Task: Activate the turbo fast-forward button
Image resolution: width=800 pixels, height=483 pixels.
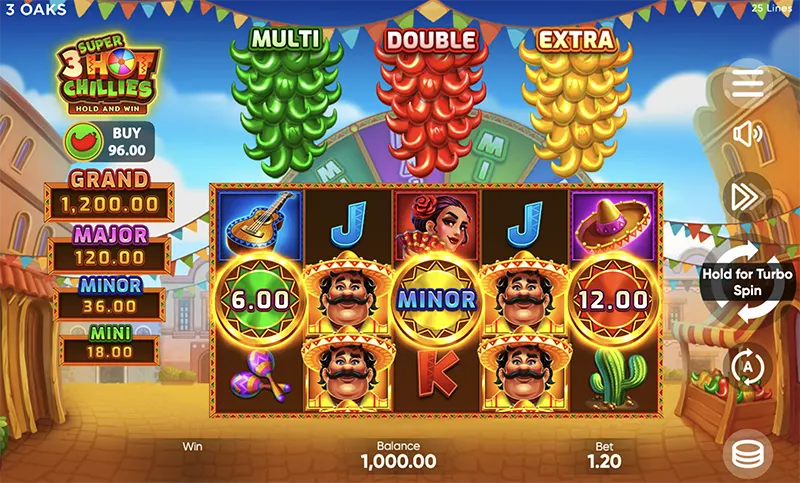Action: [747, 196]
